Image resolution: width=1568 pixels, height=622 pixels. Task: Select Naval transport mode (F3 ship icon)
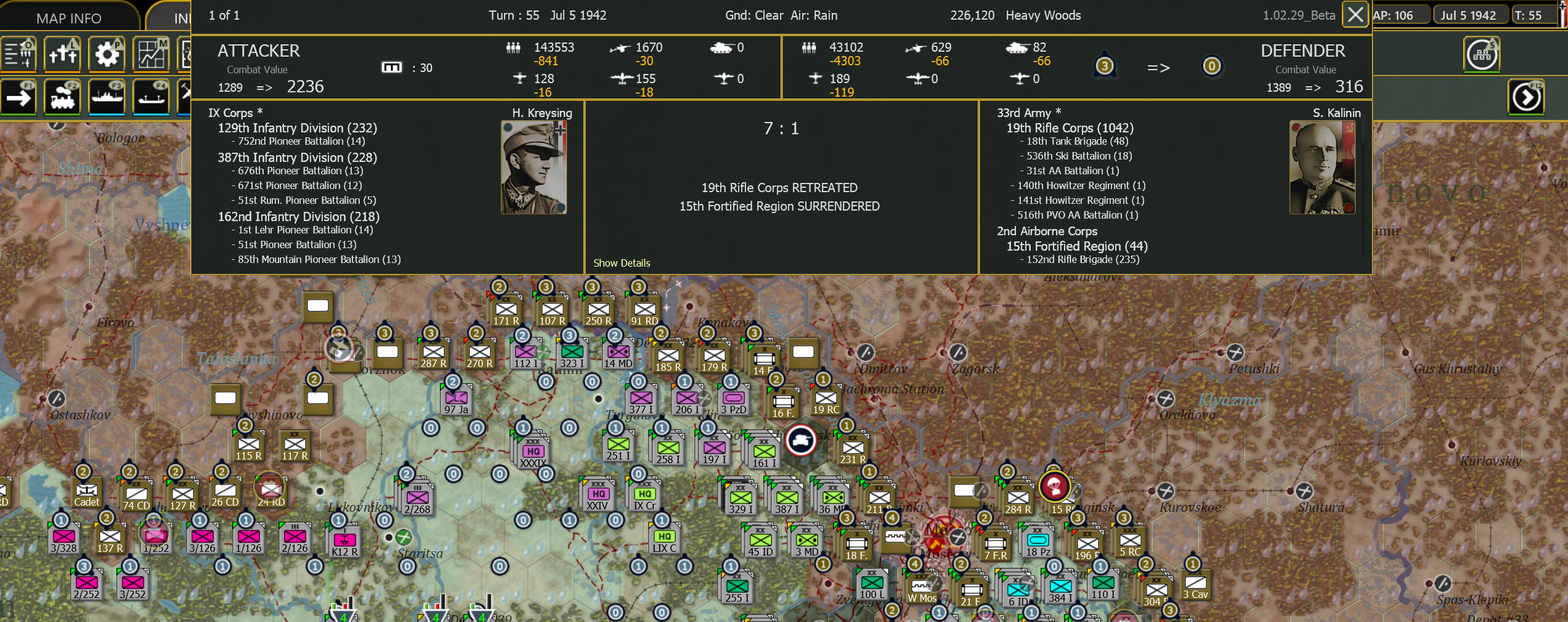(107, 97)
